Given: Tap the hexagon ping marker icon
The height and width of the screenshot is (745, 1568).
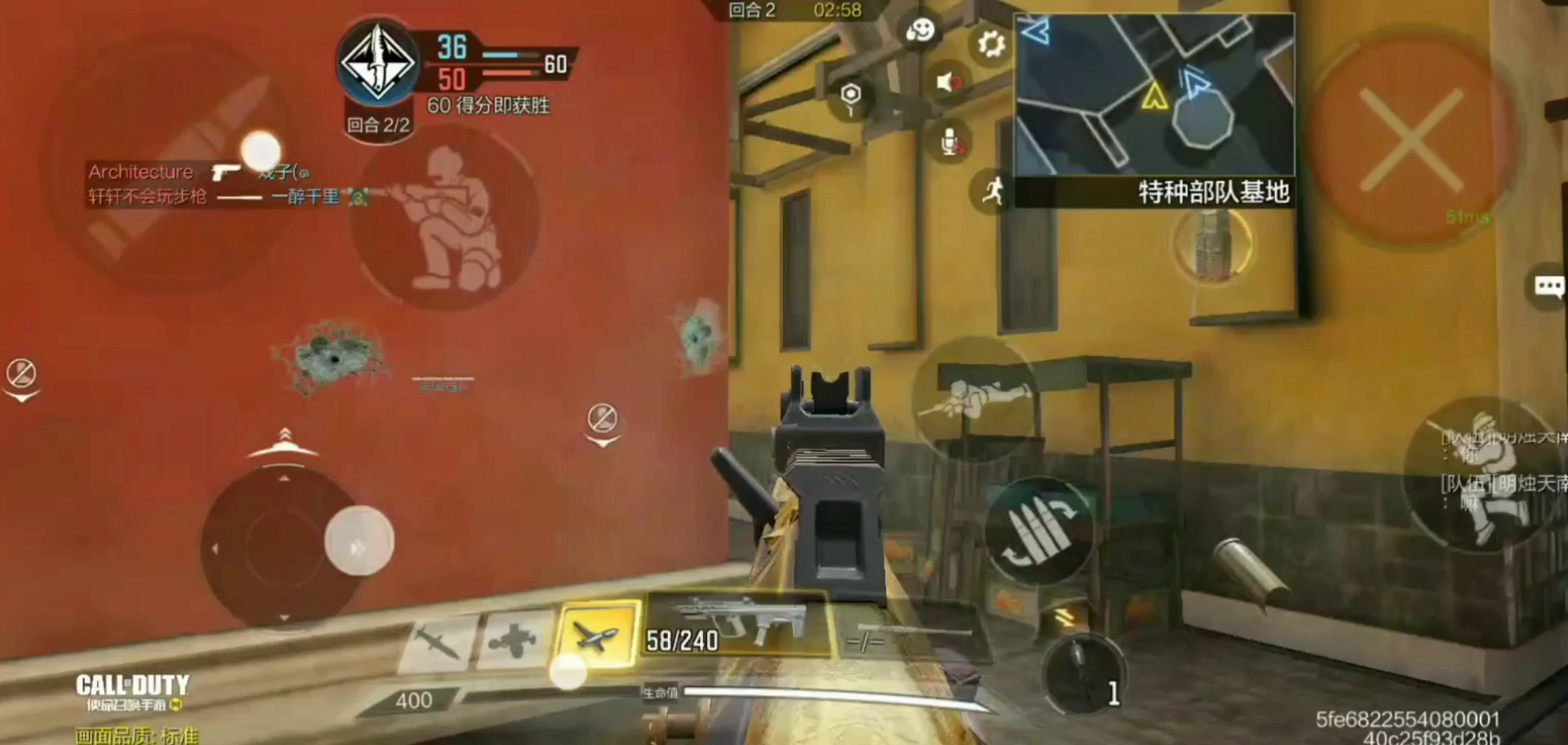Looking at the screenshot, I should tap(851, 96).
